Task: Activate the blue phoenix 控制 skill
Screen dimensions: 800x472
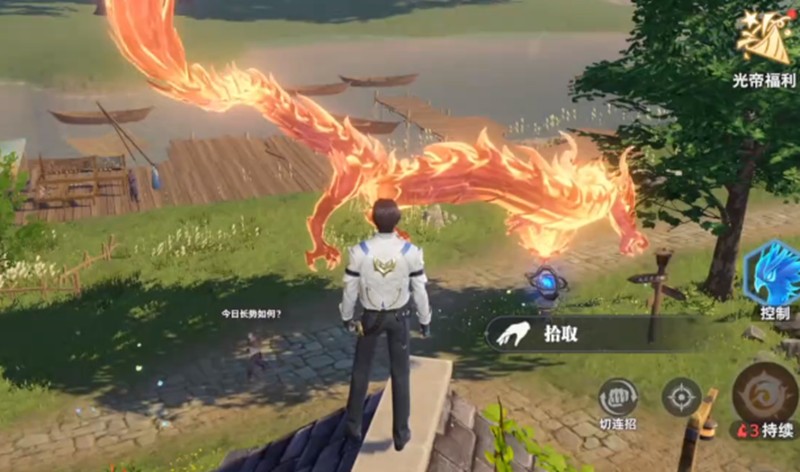Action: 773,275
